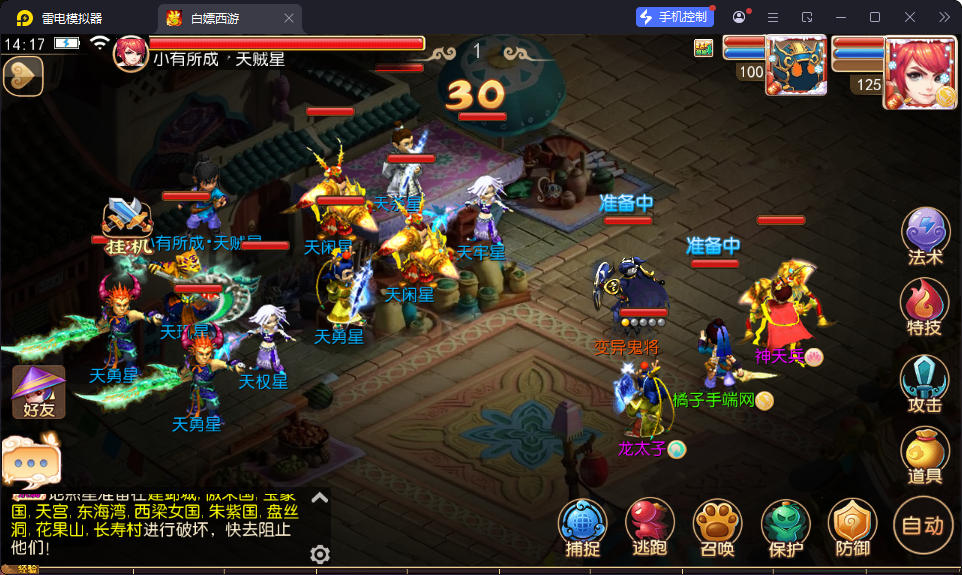The image size is (962, 575).
Task: Use the 捕捉 capture command
Action: click(x=582, y=526)
